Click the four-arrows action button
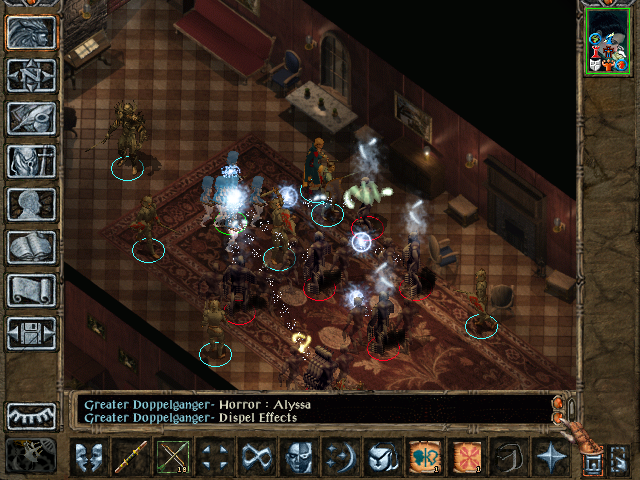This screenshot has height=480, width=640. 214,458
